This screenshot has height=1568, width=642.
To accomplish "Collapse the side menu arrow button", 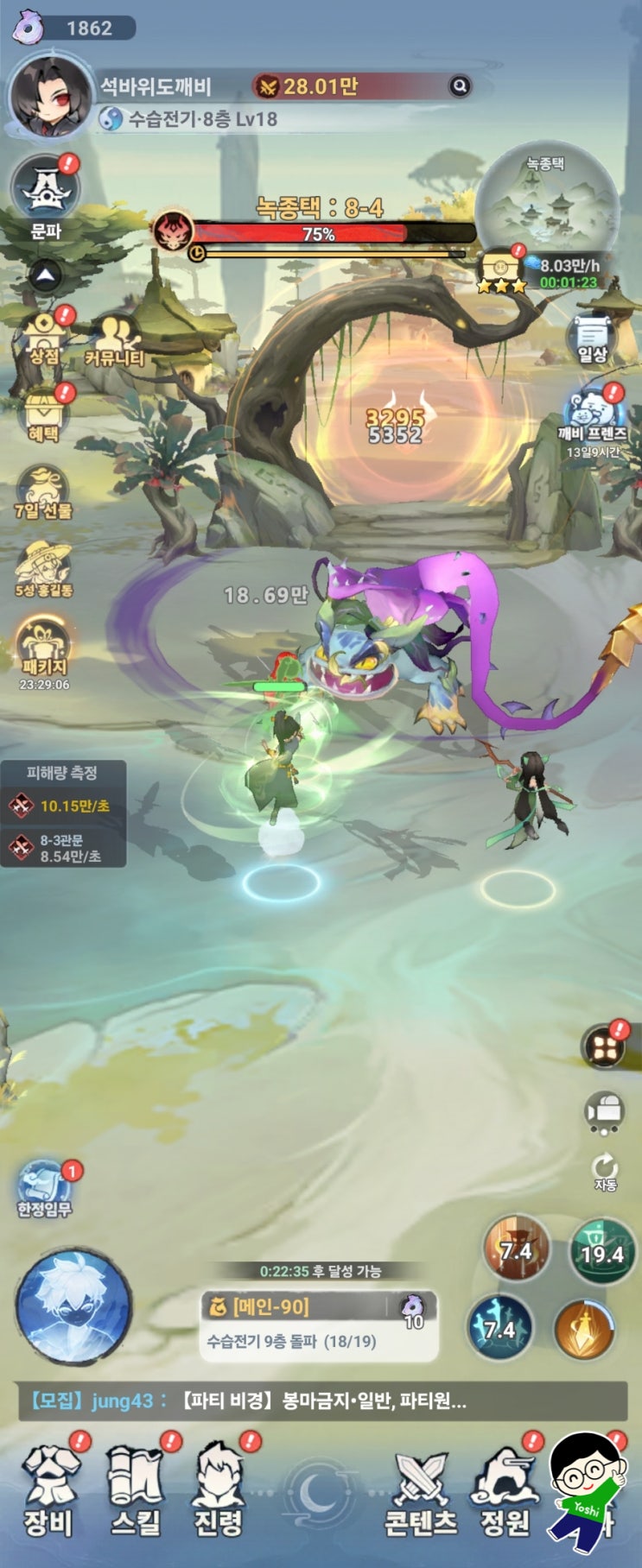I will click(x=46, y=276).
